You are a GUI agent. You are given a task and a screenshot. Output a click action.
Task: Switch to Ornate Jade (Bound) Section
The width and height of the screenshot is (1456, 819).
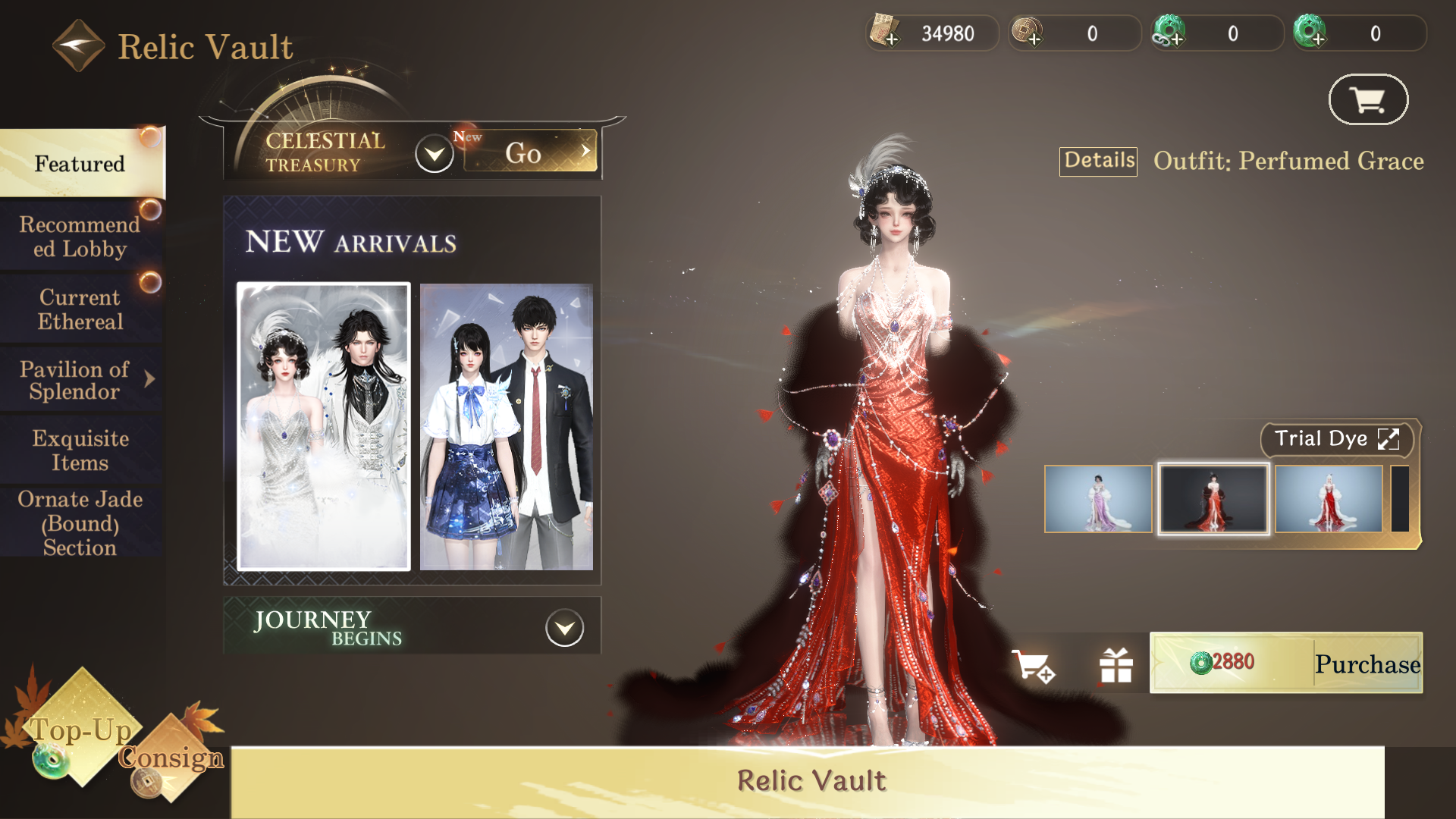(x=80, y=523)
